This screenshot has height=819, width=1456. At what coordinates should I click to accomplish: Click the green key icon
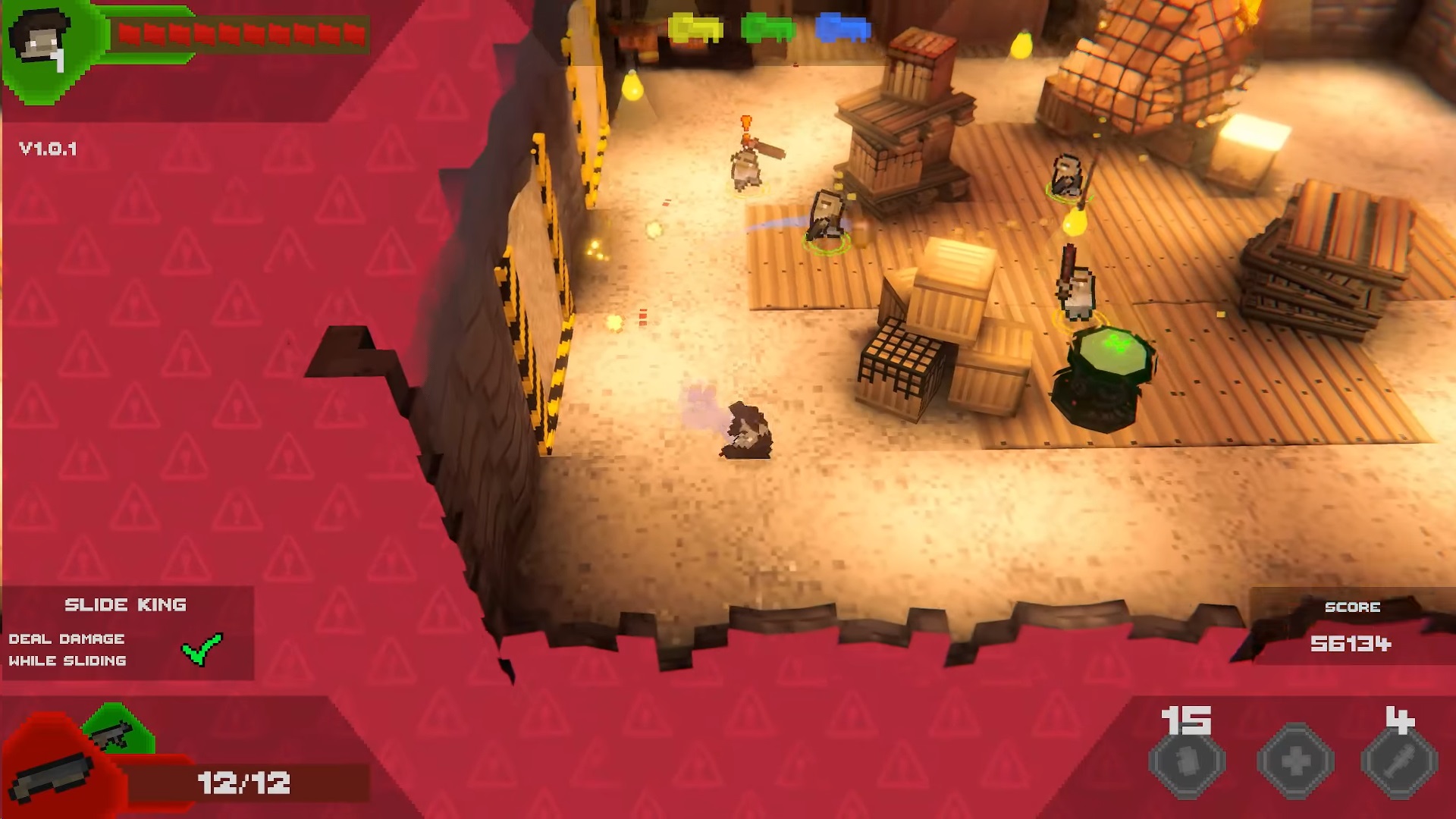tap(767, 30)
